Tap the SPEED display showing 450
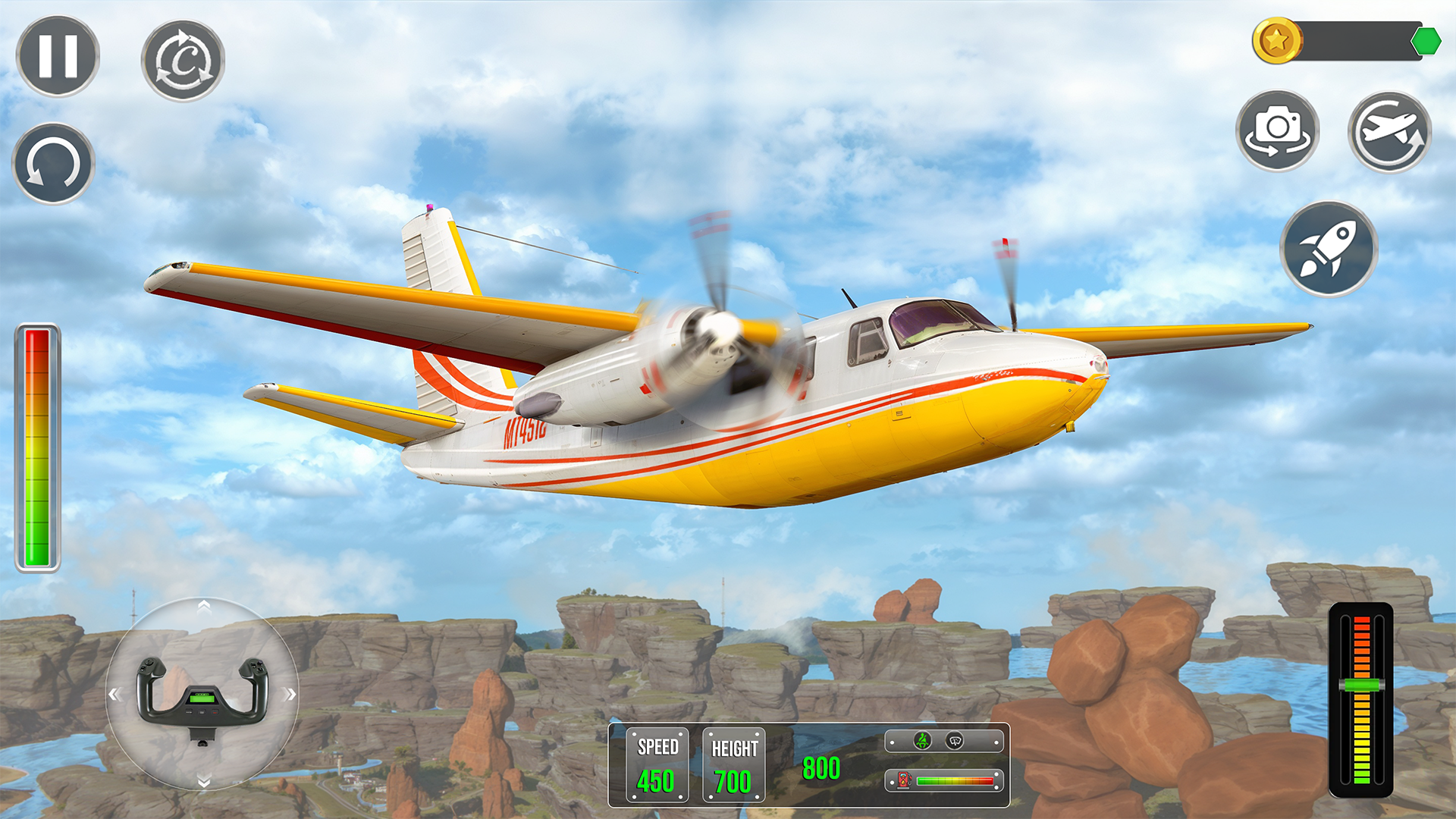This screenshot has height=819, width=1456. [x=657, y=764]
